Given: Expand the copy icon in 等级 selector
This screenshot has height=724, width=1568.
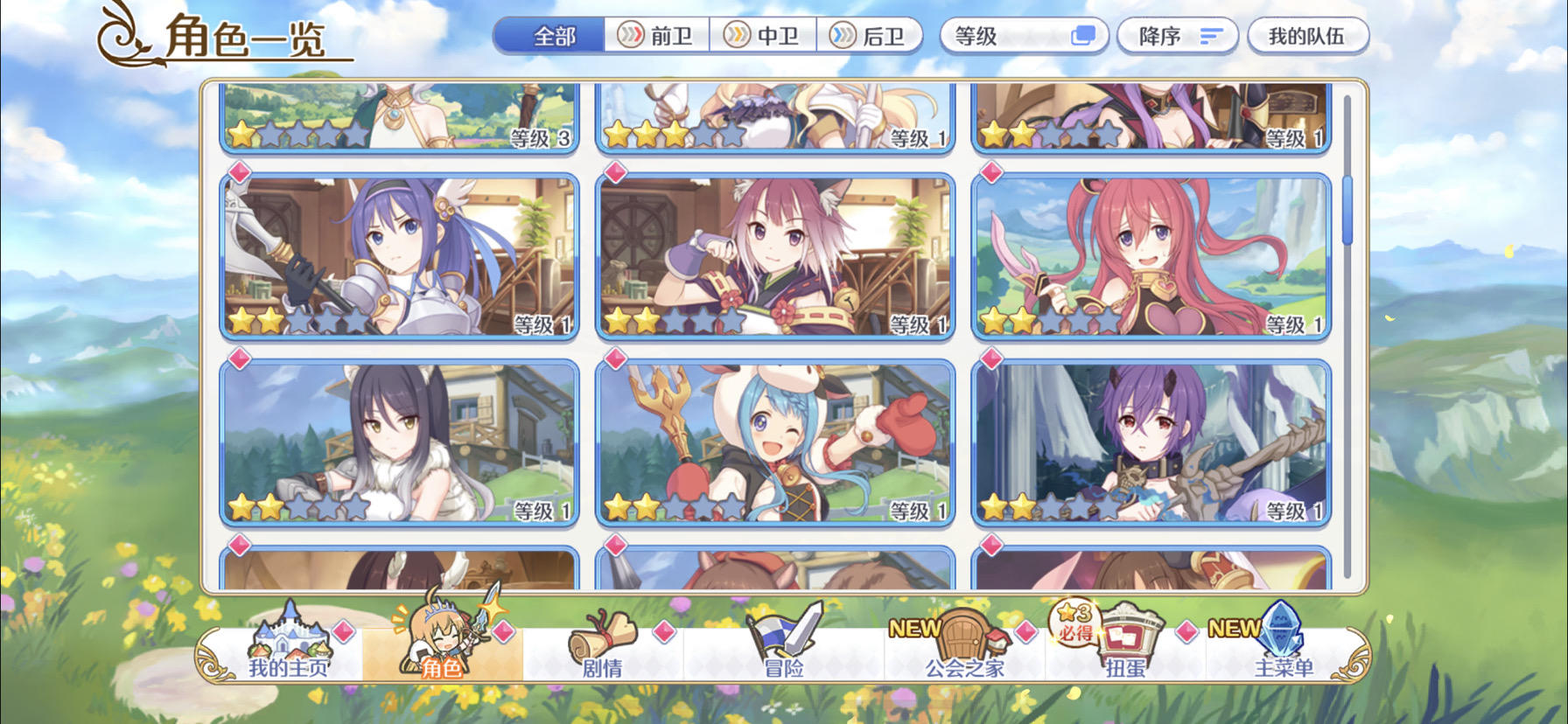Looking at the screenshot, I should [x=1084, y=33].
